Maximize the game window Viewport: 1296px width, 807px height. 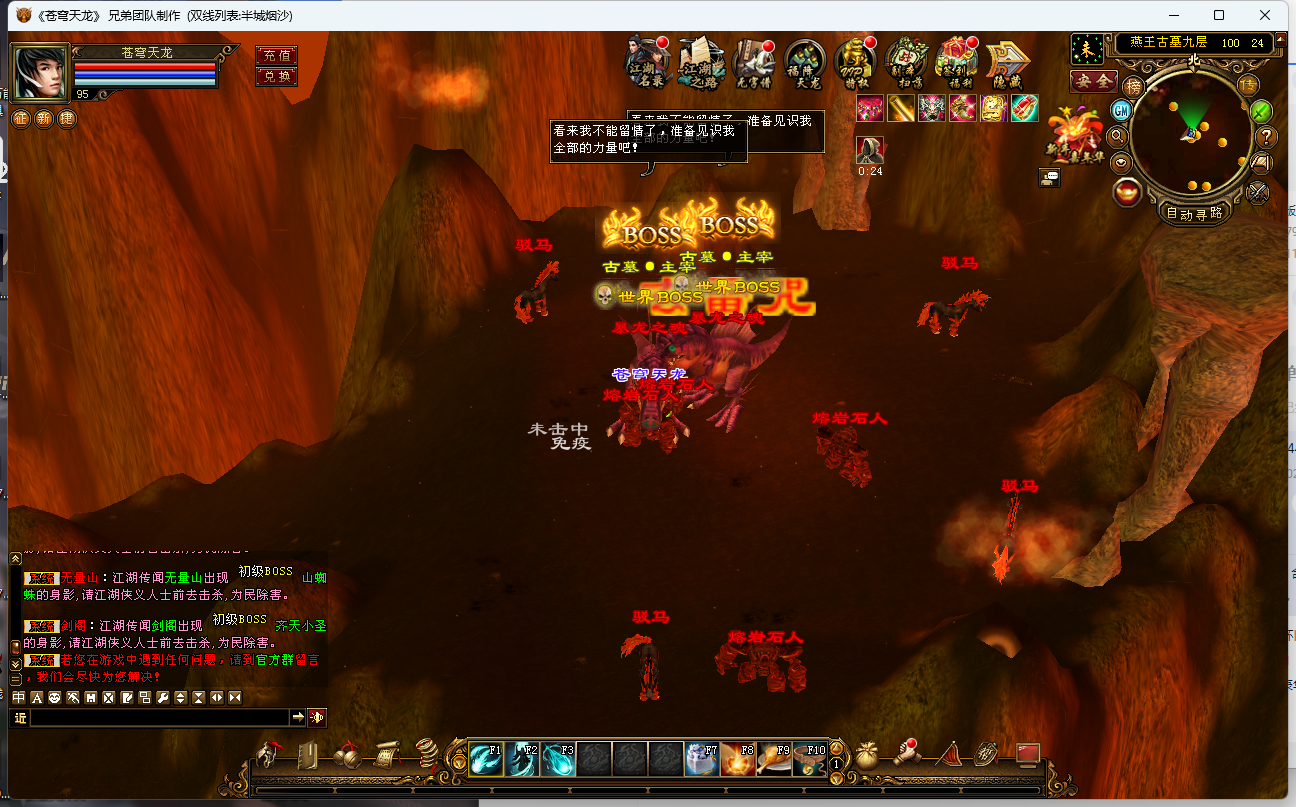tap(1219, 15)
